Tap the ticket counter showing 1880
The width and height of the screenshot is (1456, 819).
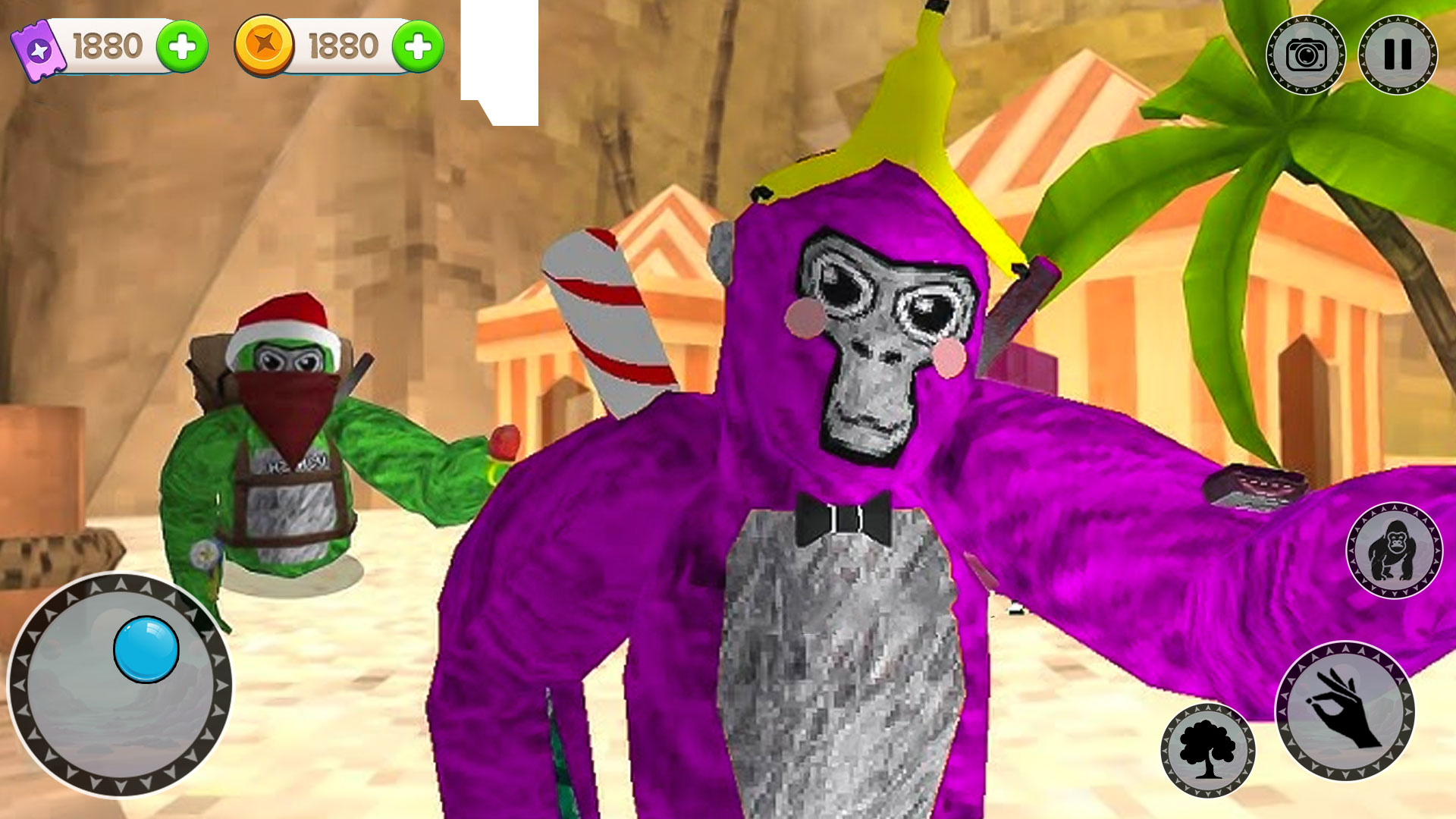coord(106,45)
